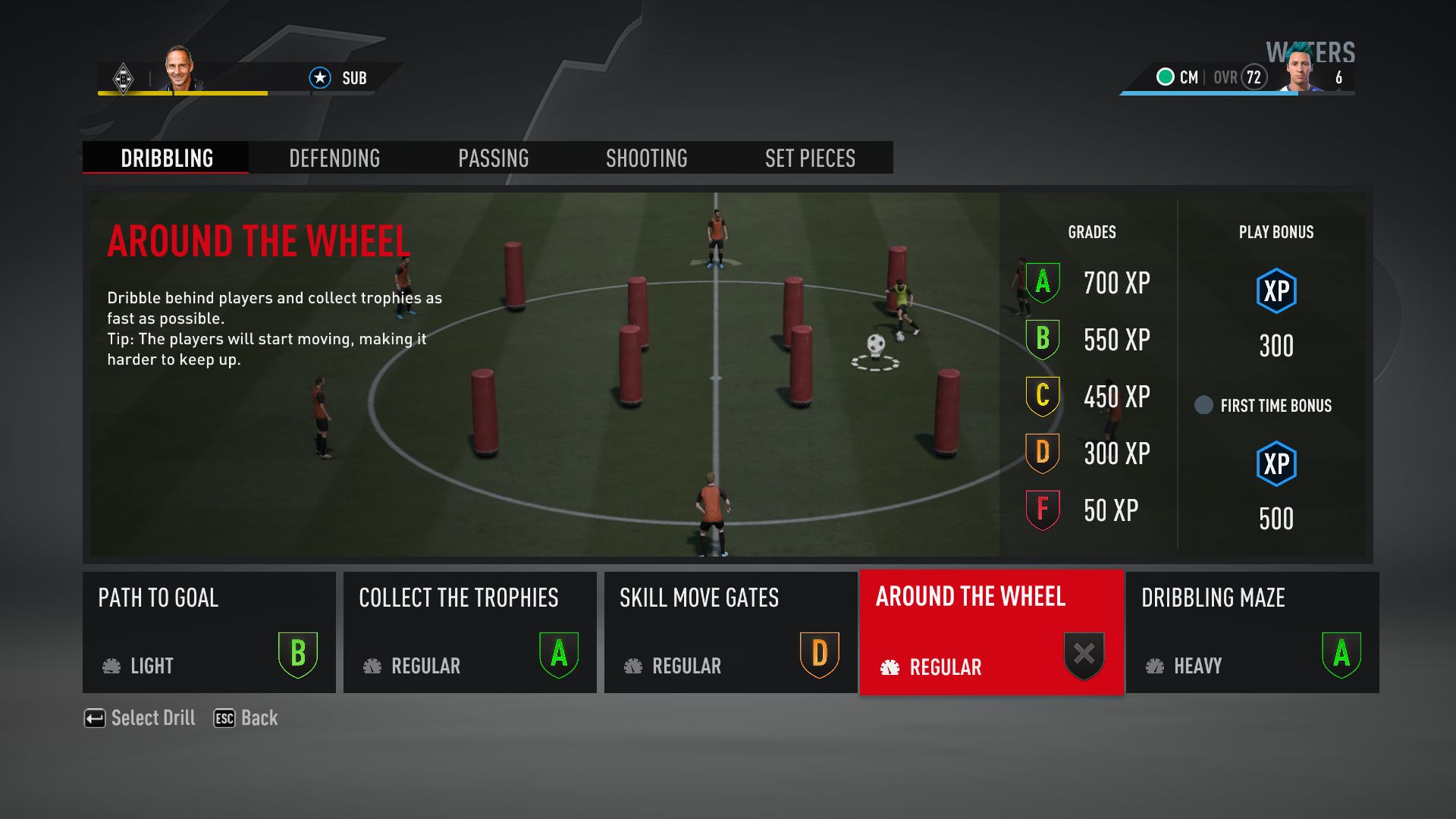Switch to the Dribbling tab
Viewport: 1456px width, 819px height.
[166, 158]
